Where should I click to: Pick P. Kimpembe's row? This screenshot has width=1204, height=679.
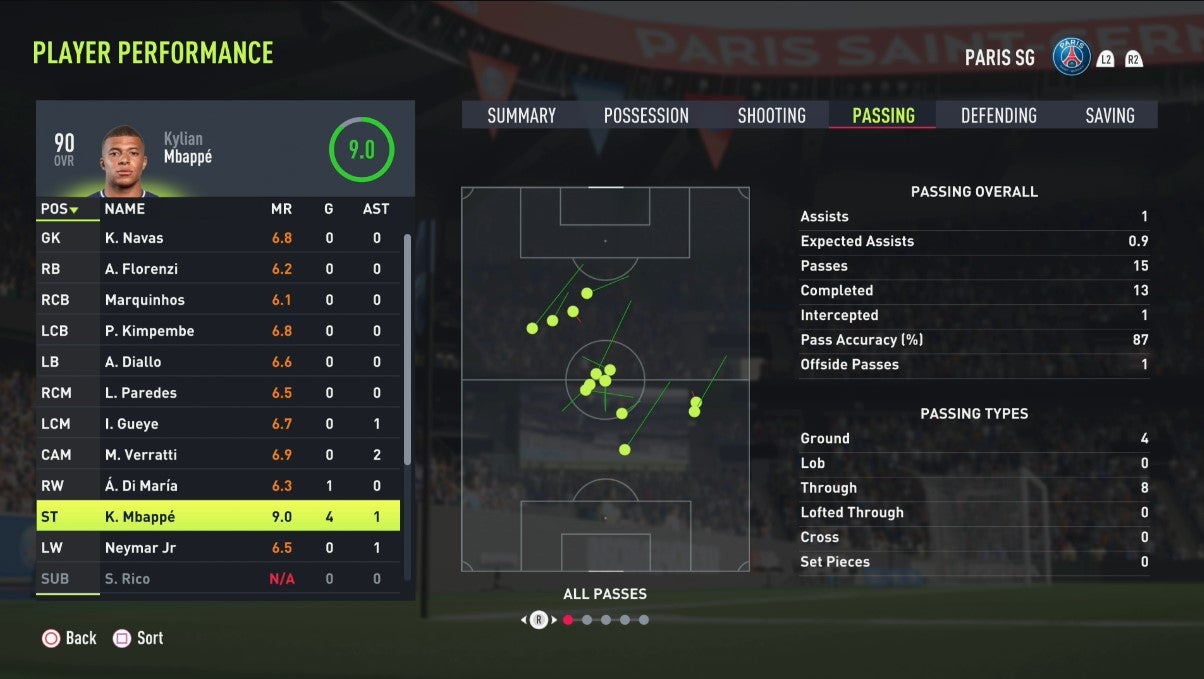[x=218, y=331]
